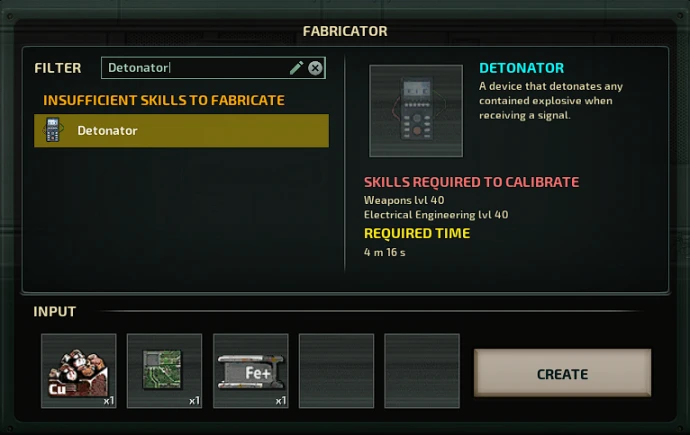Screen dimensions: 690x435
Task: Select the copper ore input slot
Action: point(79,371)
